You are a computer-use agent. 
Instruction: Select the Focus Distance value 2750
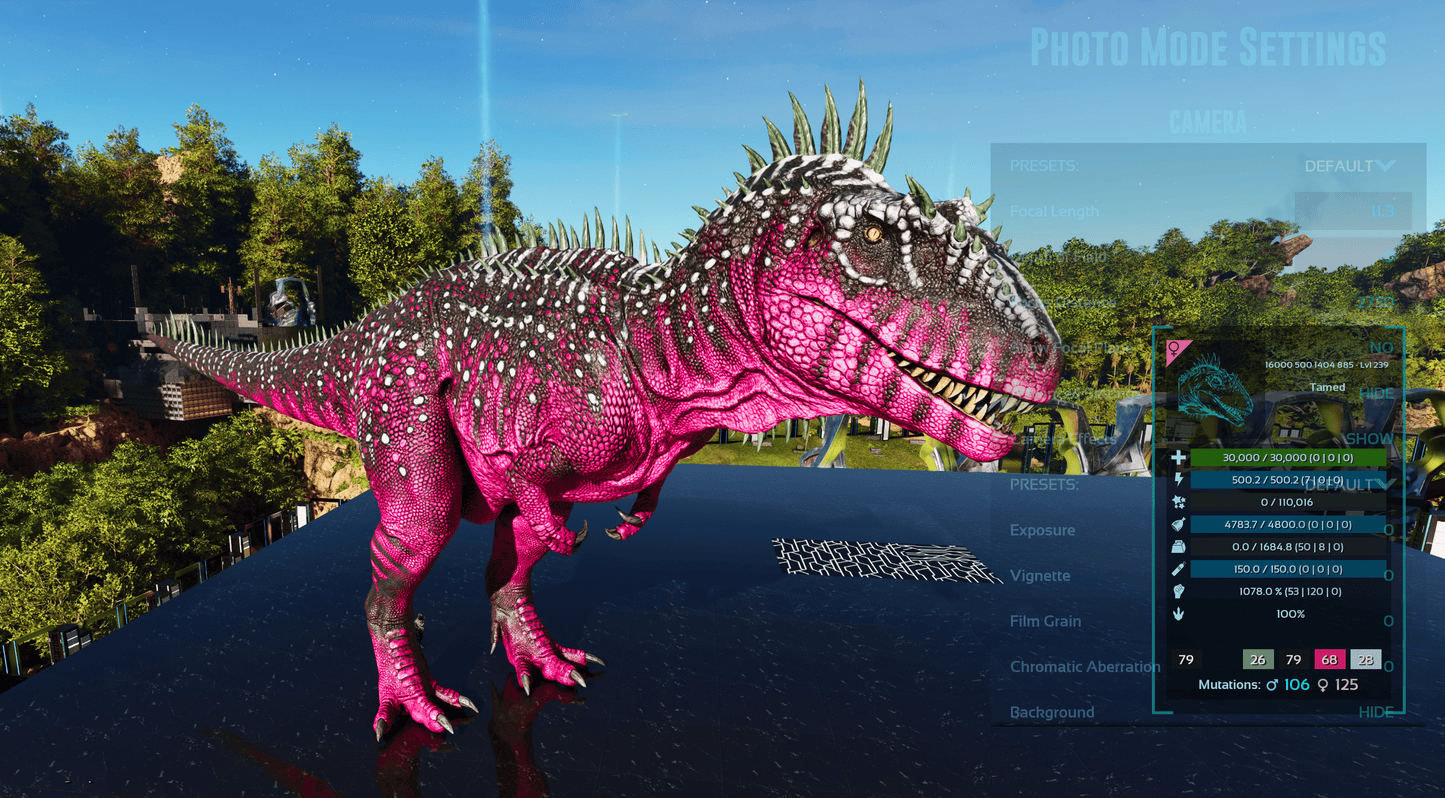(1375, 302)
